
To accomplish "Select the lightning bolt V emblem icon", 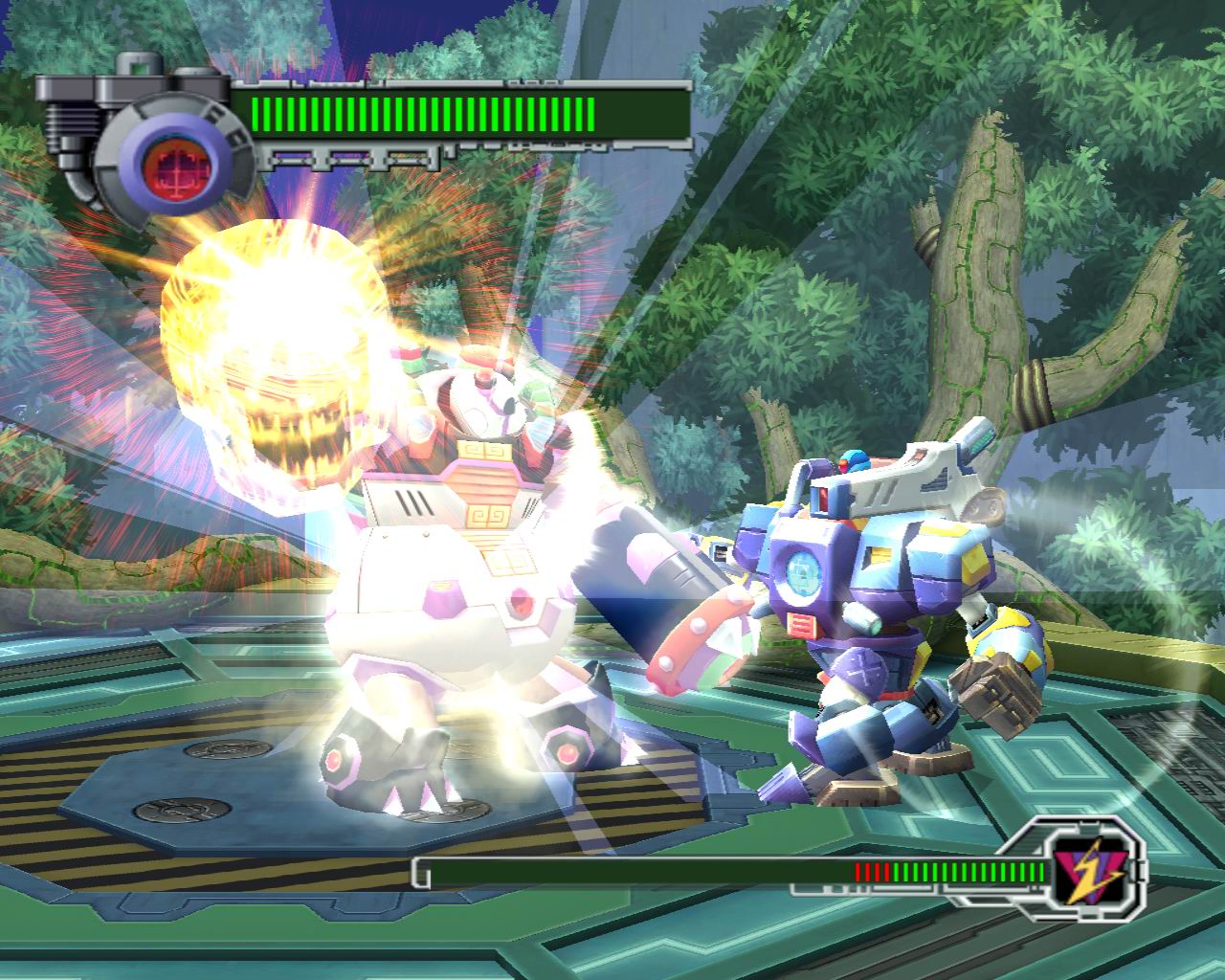I will [x=1084, y=872].
